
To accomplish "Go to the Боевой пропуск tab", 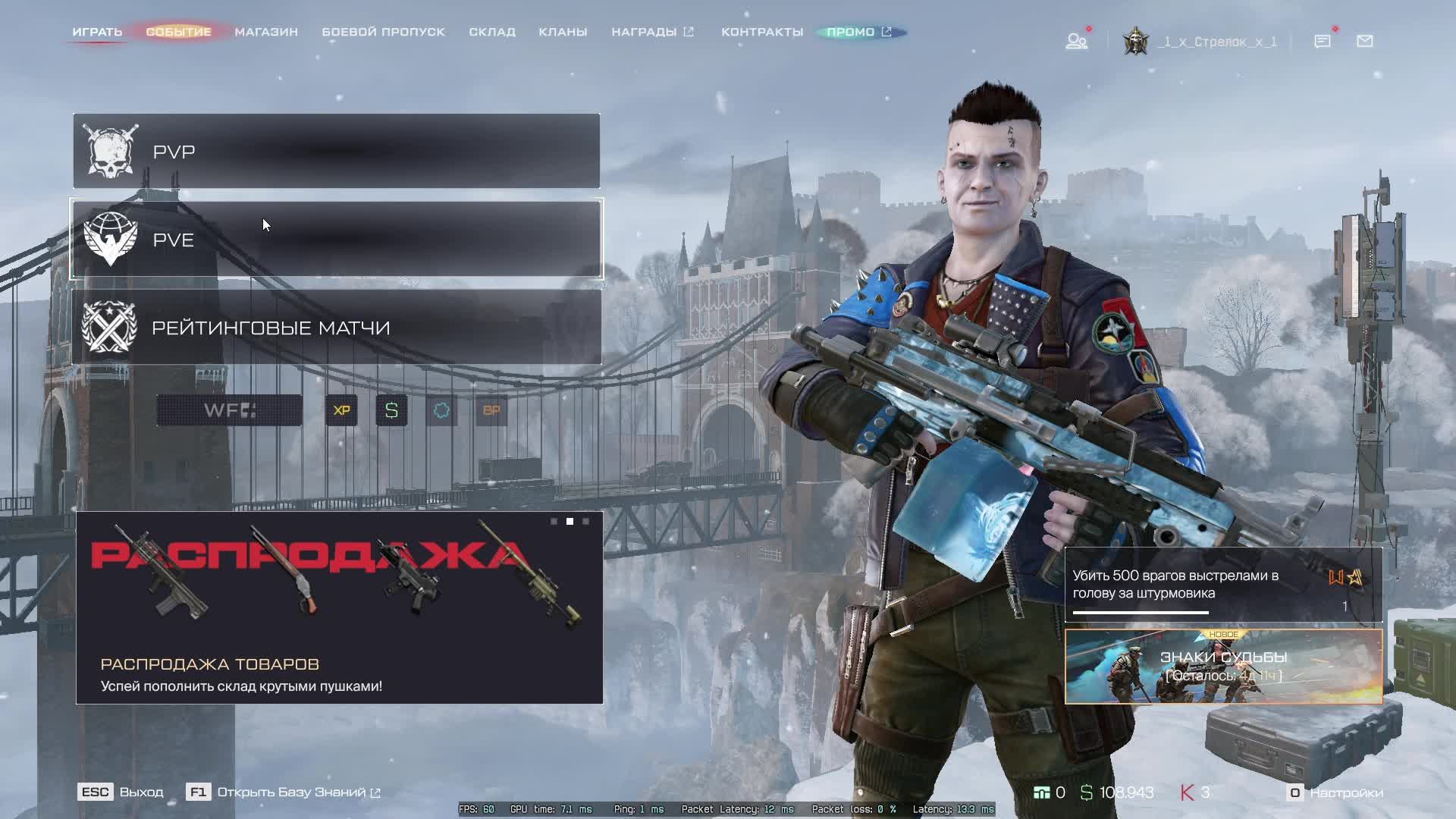I will coord(383,32).
